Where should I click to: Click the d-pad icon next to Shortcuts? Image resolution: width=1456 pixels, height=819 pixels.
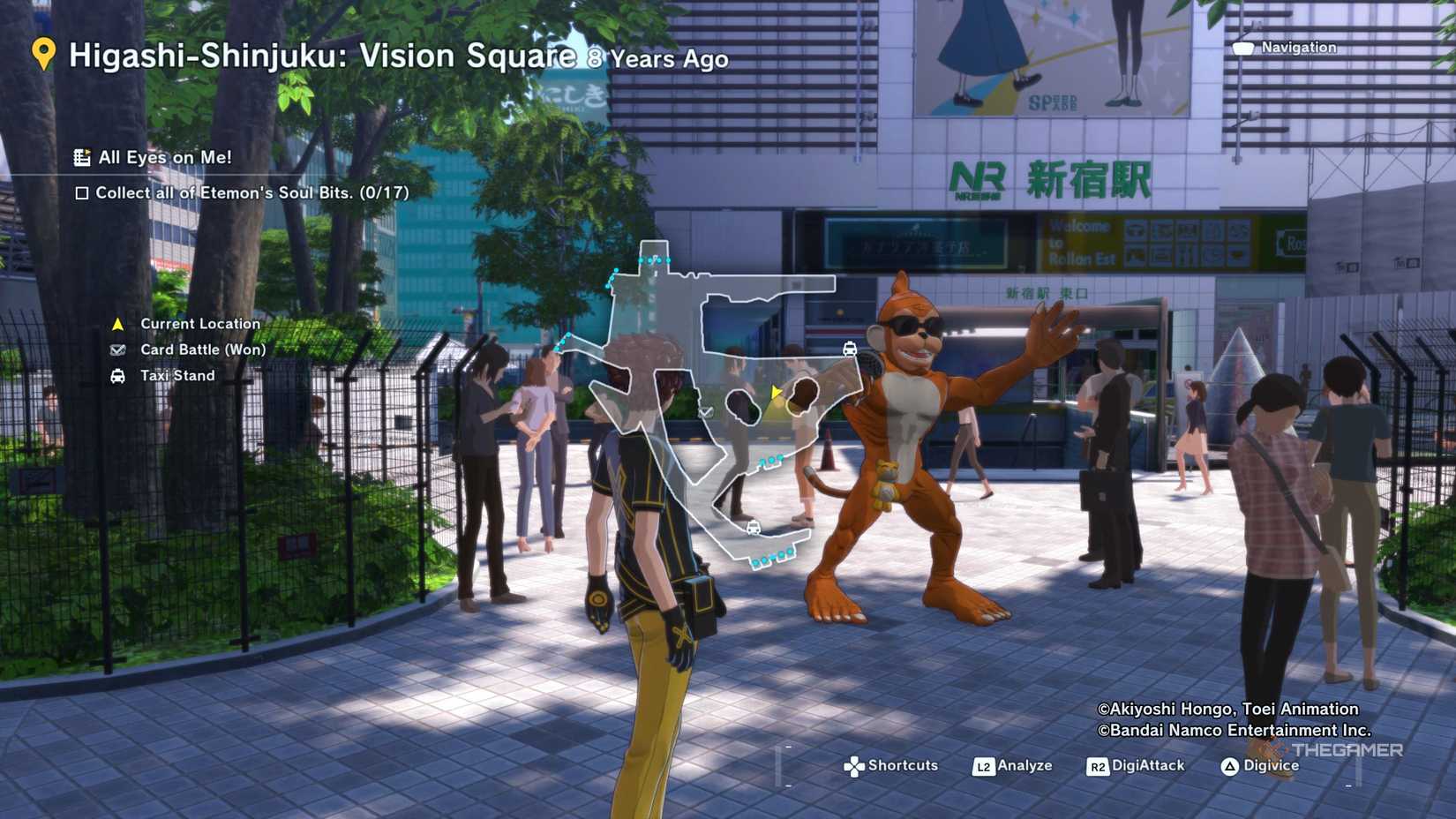point(854,765)
